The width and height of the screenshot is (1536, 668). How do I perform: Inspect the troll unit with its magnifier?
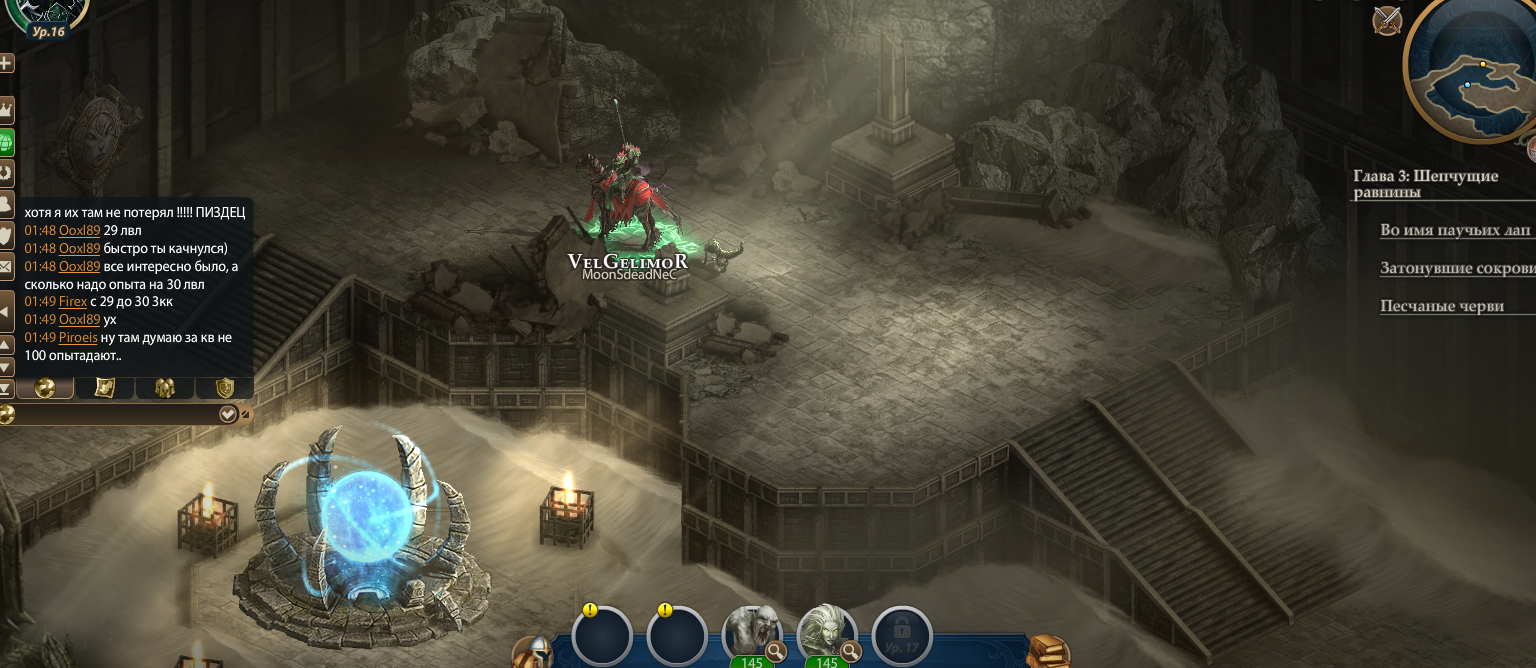point(775,652)
